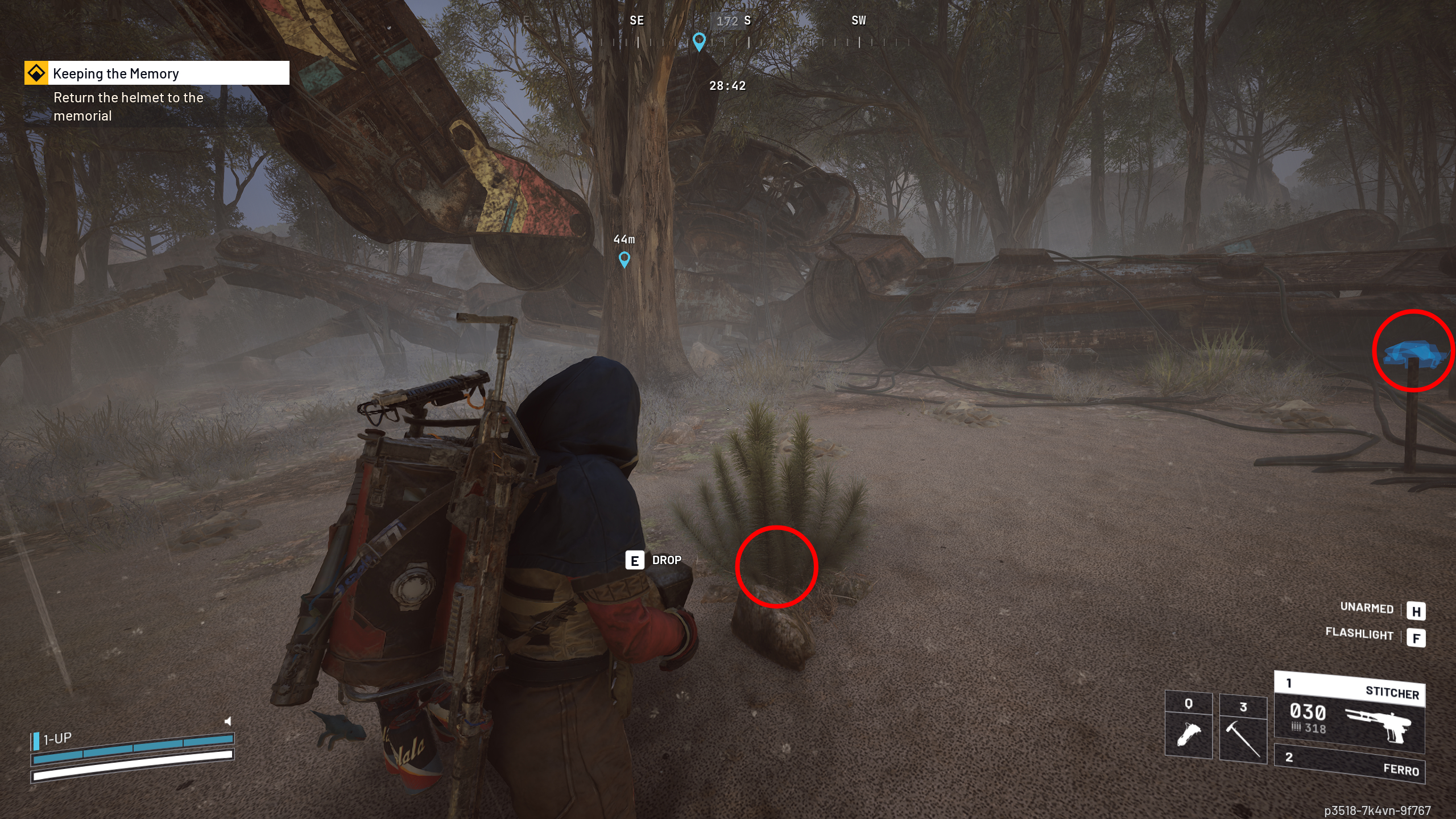Click the SE direction label on the compass
This screenshot has height=819, width=1456.
point(637,20)
